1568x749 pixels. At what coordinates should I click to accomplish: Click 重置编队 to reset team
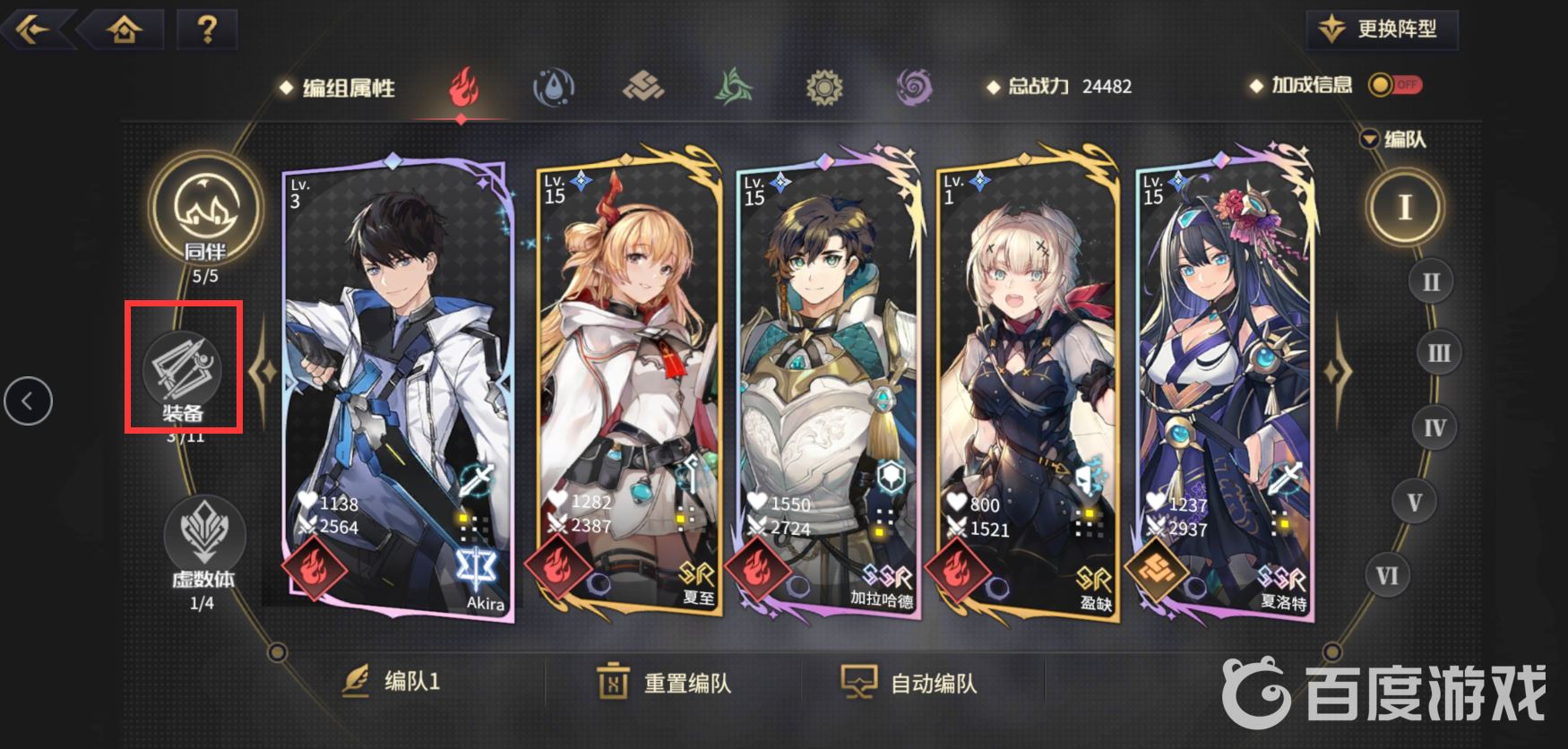pos(665,683)
